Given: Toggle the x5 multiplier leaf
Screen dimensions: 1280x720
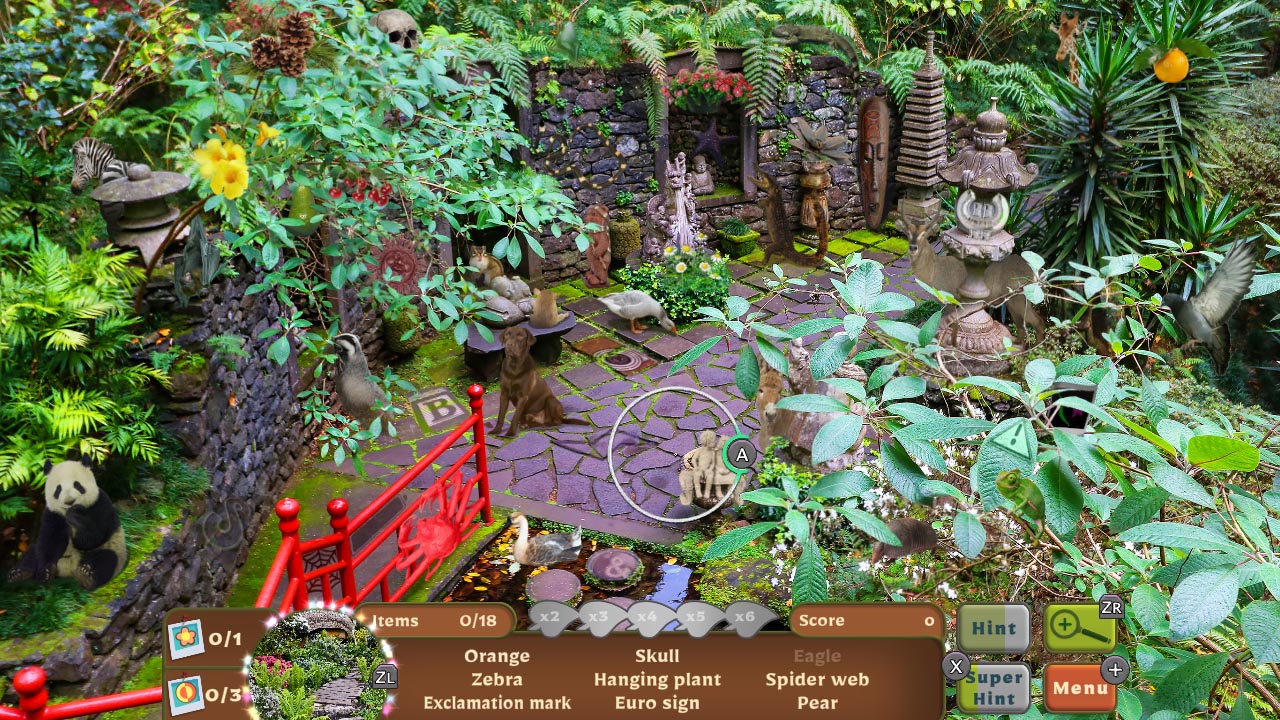Looking at the screenshot, I should [697, 617].
